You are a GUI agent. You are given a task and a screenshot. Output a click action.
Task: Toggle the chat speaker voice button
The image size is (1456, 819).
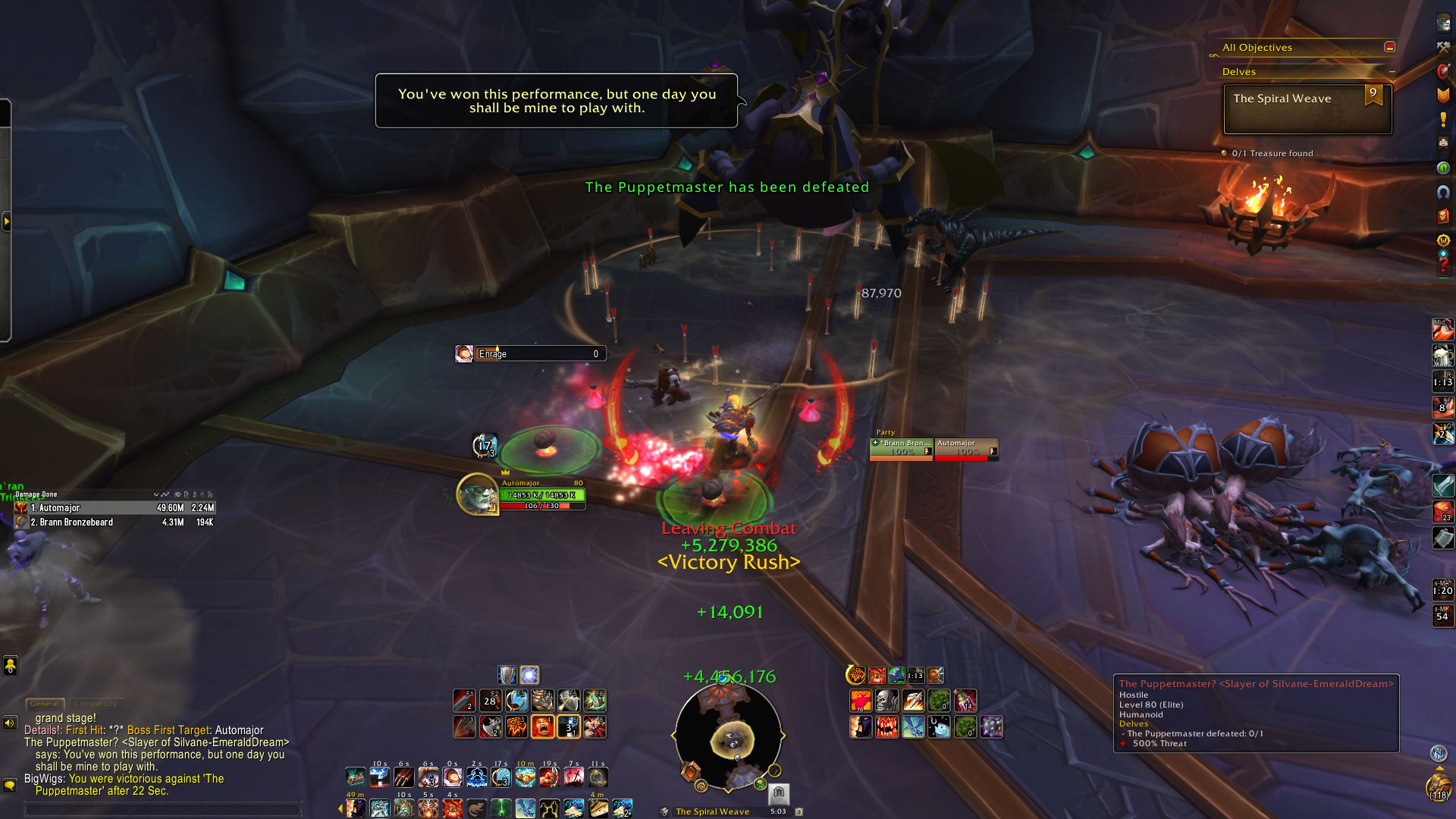tap(10, 723)
